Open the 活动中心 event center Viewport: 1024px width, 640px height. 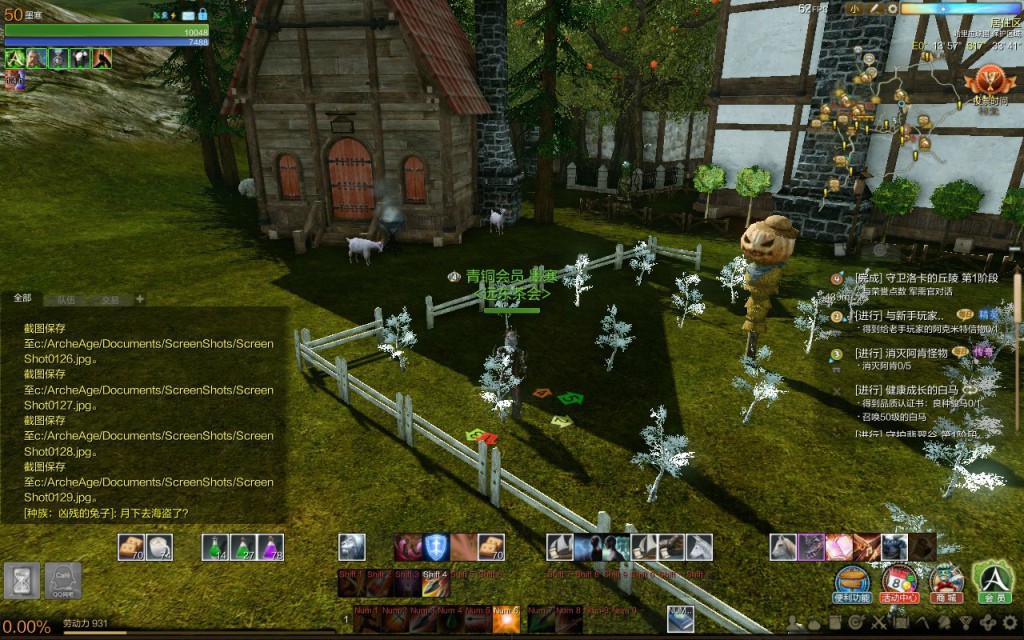pos(899,582)
